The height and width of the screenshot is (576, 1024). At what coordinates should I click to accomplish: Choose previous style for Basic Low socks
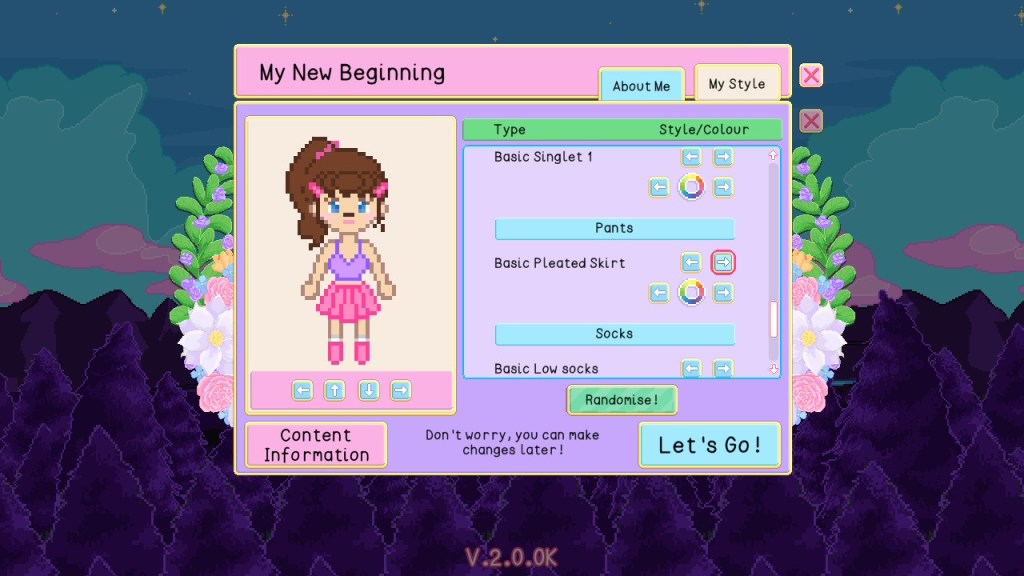[x=691, y=369]
